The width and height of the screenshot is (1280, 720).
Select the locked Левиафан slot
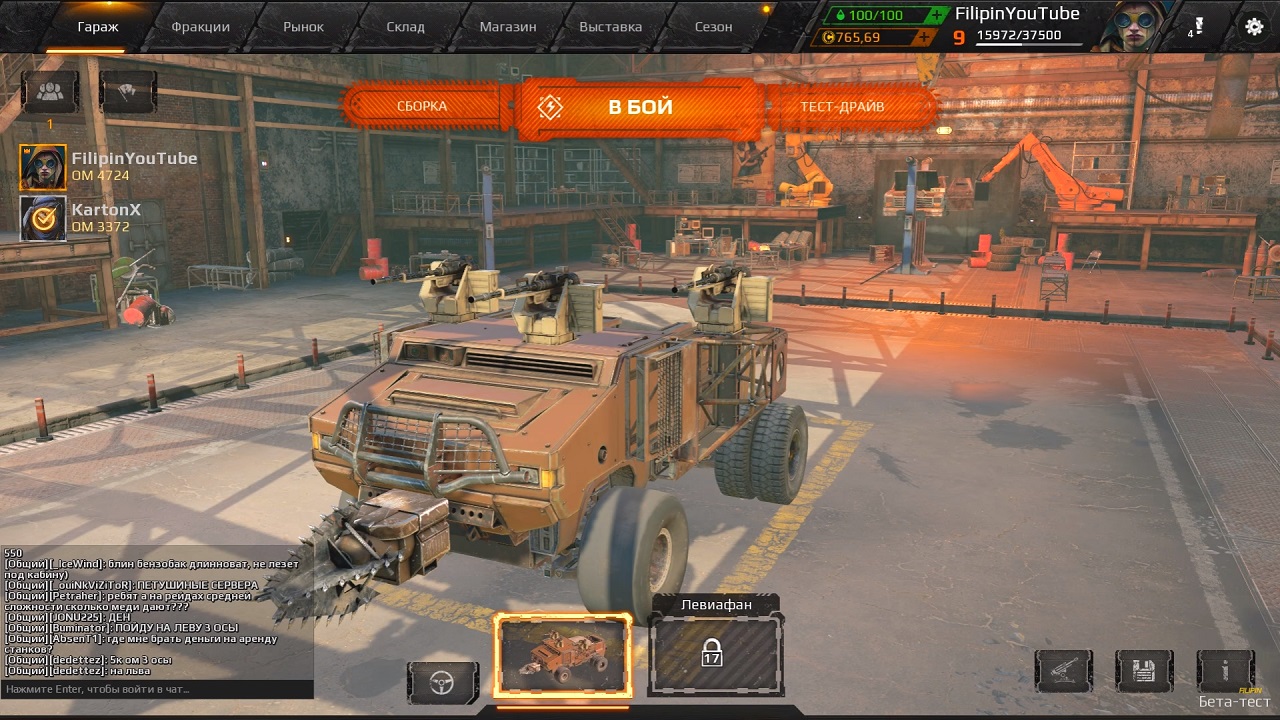point(715,655)
